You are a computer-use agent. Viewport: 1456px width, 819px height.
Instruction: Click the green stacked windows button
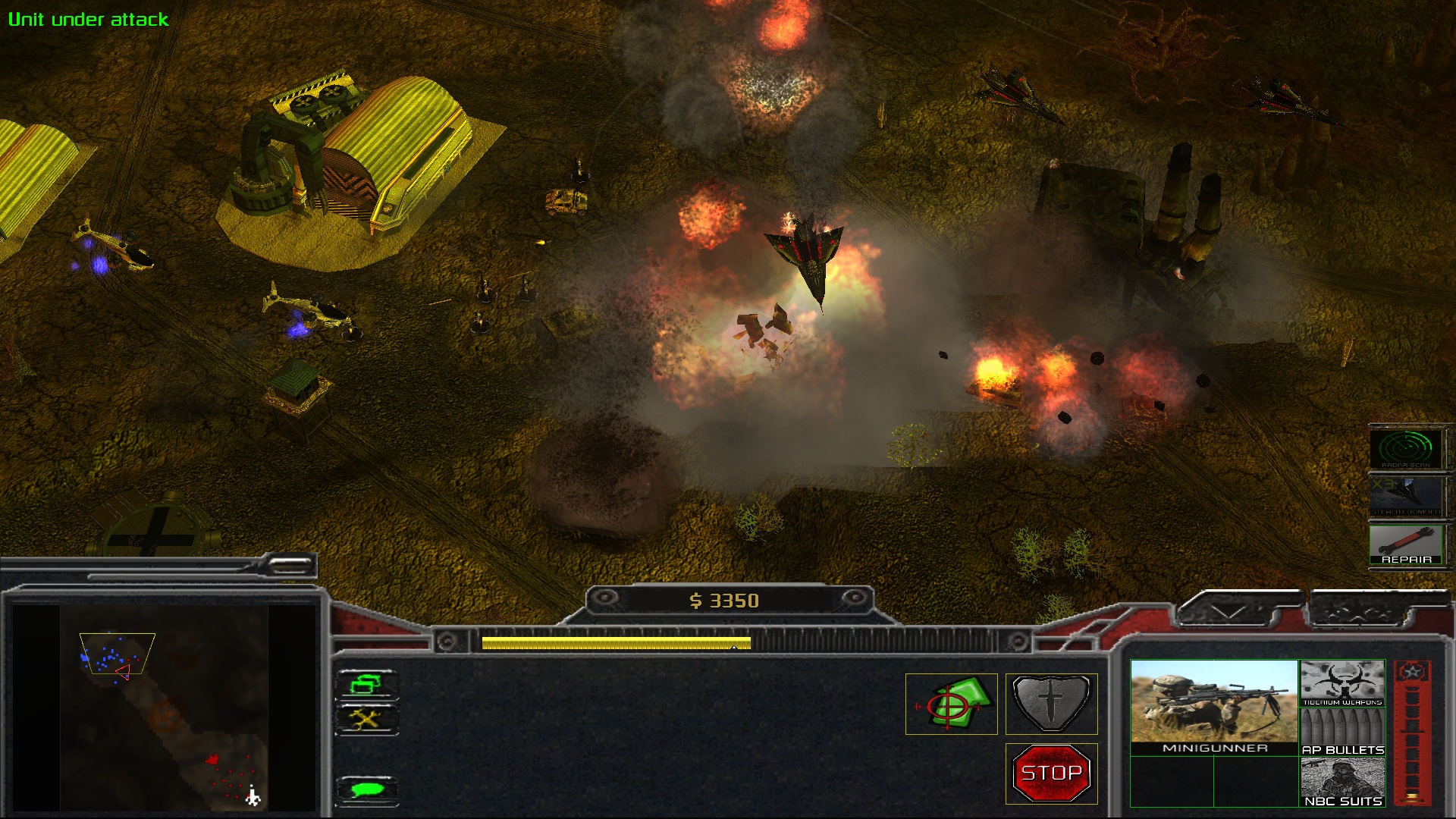[x=367, y=684]
